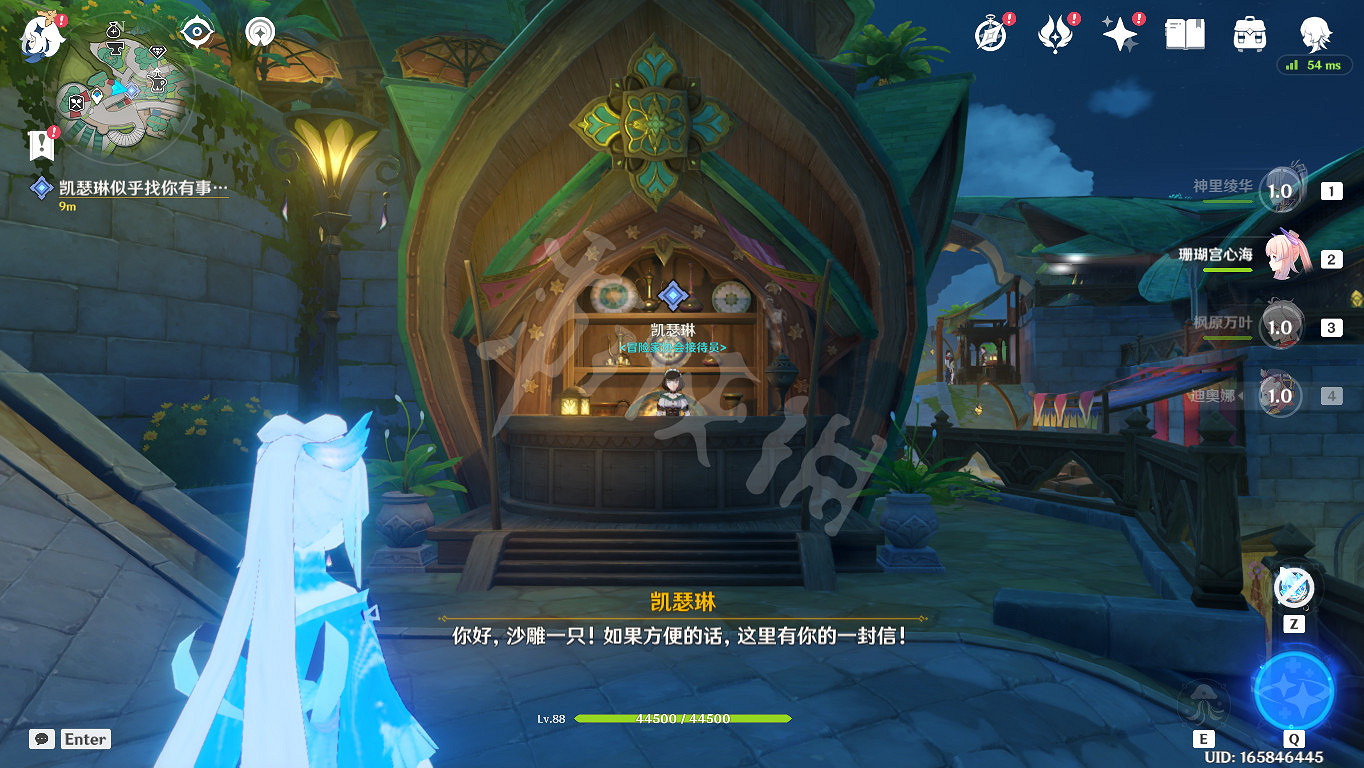Open the Character screen portrait icon
Viewport: 1364px width, 768px height.
pos(1315,32)
